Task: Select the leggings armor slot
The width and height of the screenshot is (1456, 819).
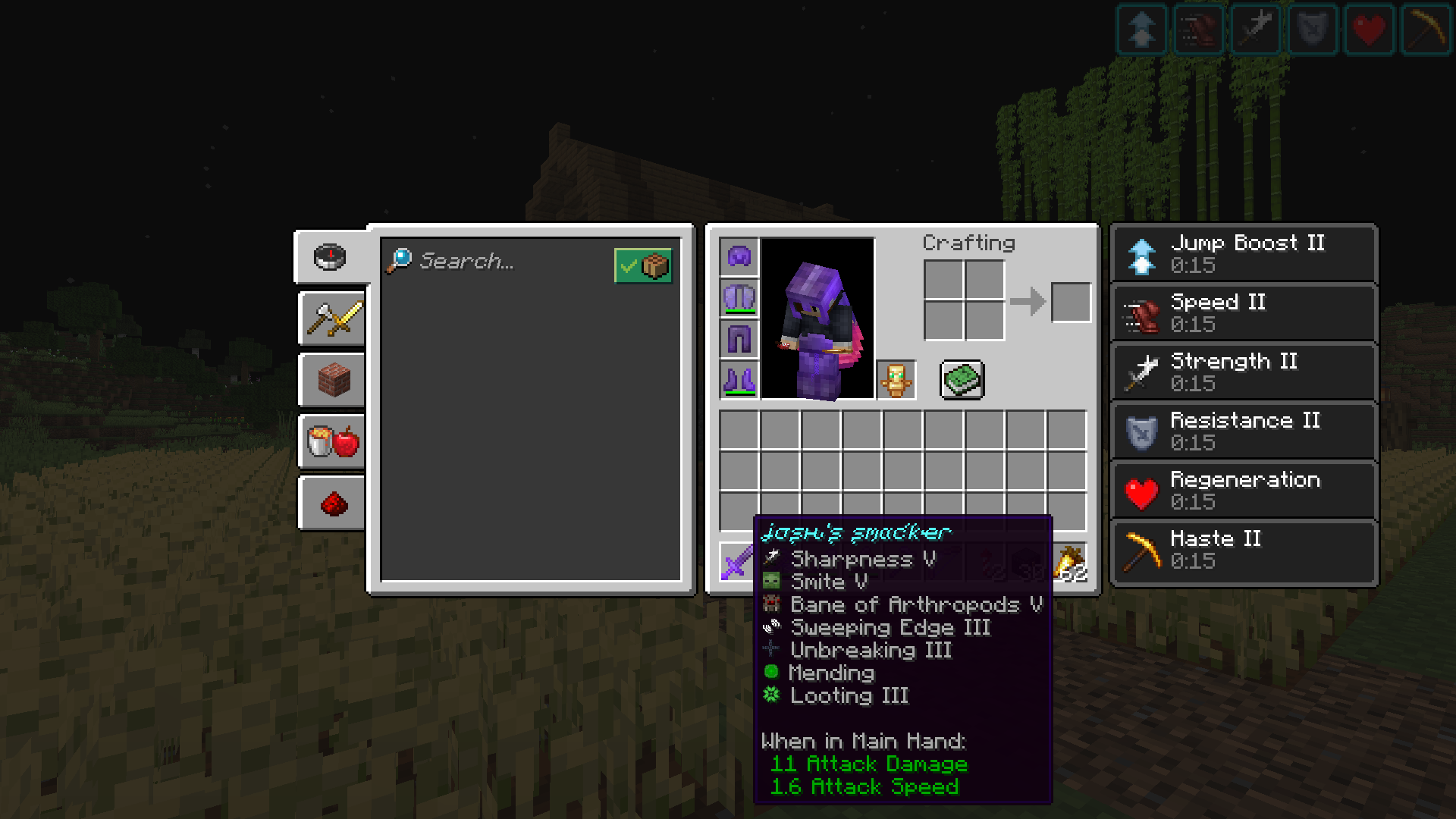Action: click(x=738, y=339)
